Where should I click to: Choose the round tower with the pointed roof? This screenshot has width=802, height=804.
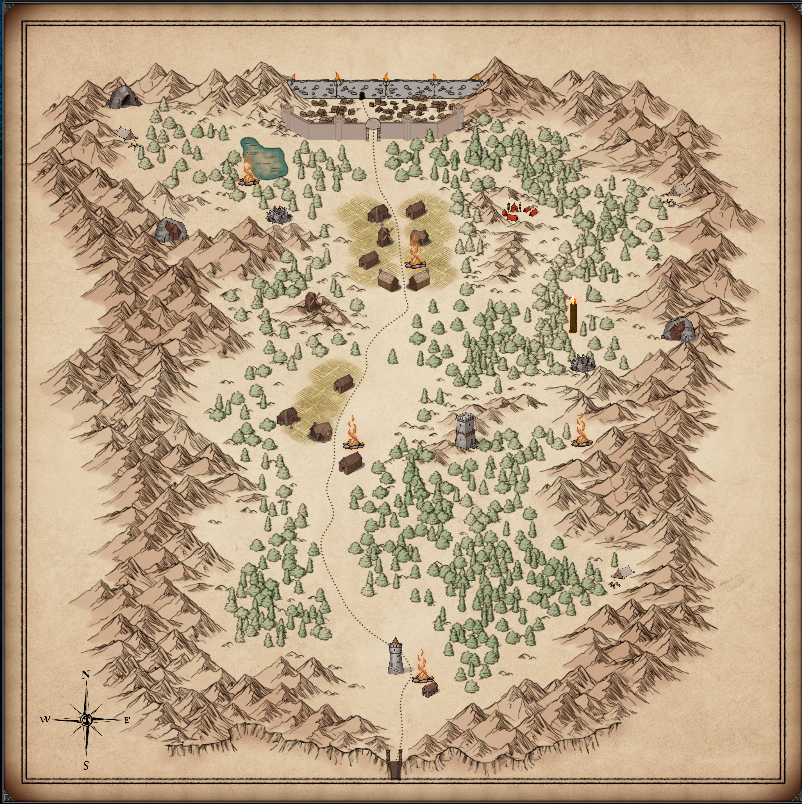(396, 656)
